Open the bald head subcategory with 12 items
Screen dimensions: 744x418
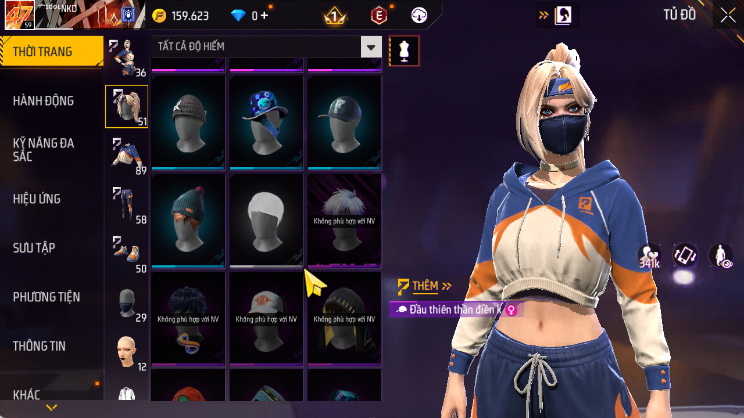click(x=127, y=351)
